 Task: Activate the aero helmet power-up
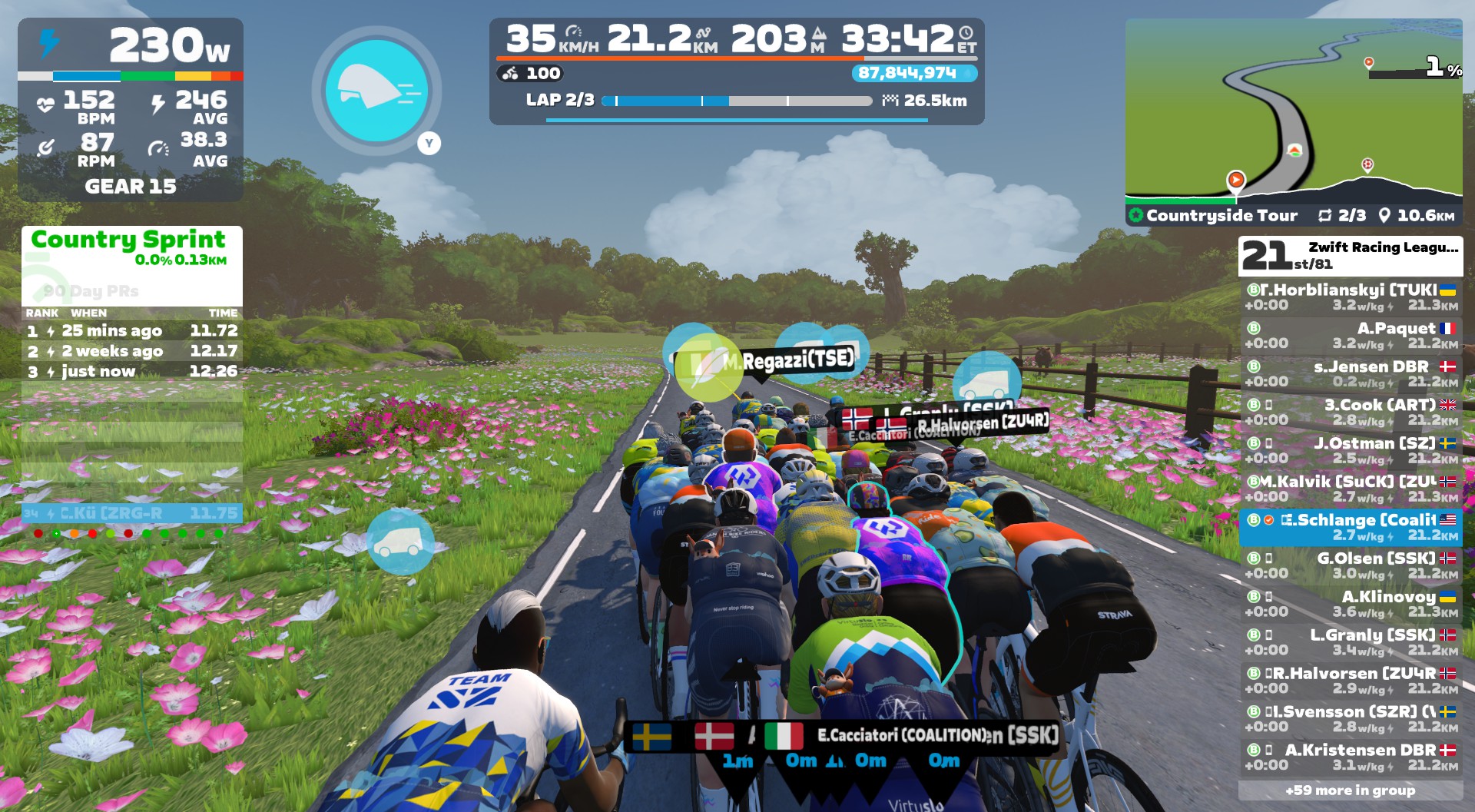376,91
